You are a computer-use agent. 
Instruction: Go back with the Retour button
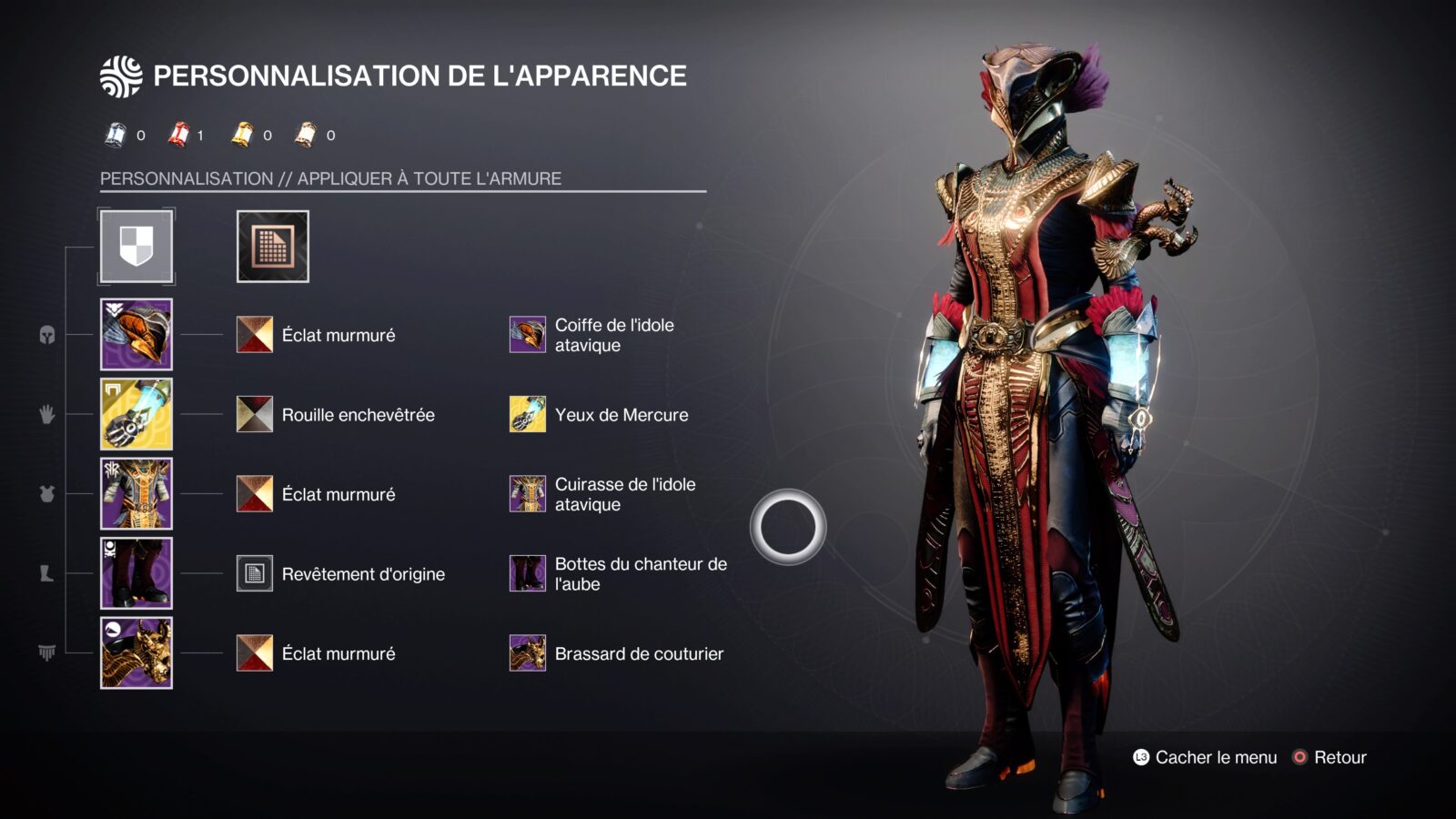point(1330,757)
